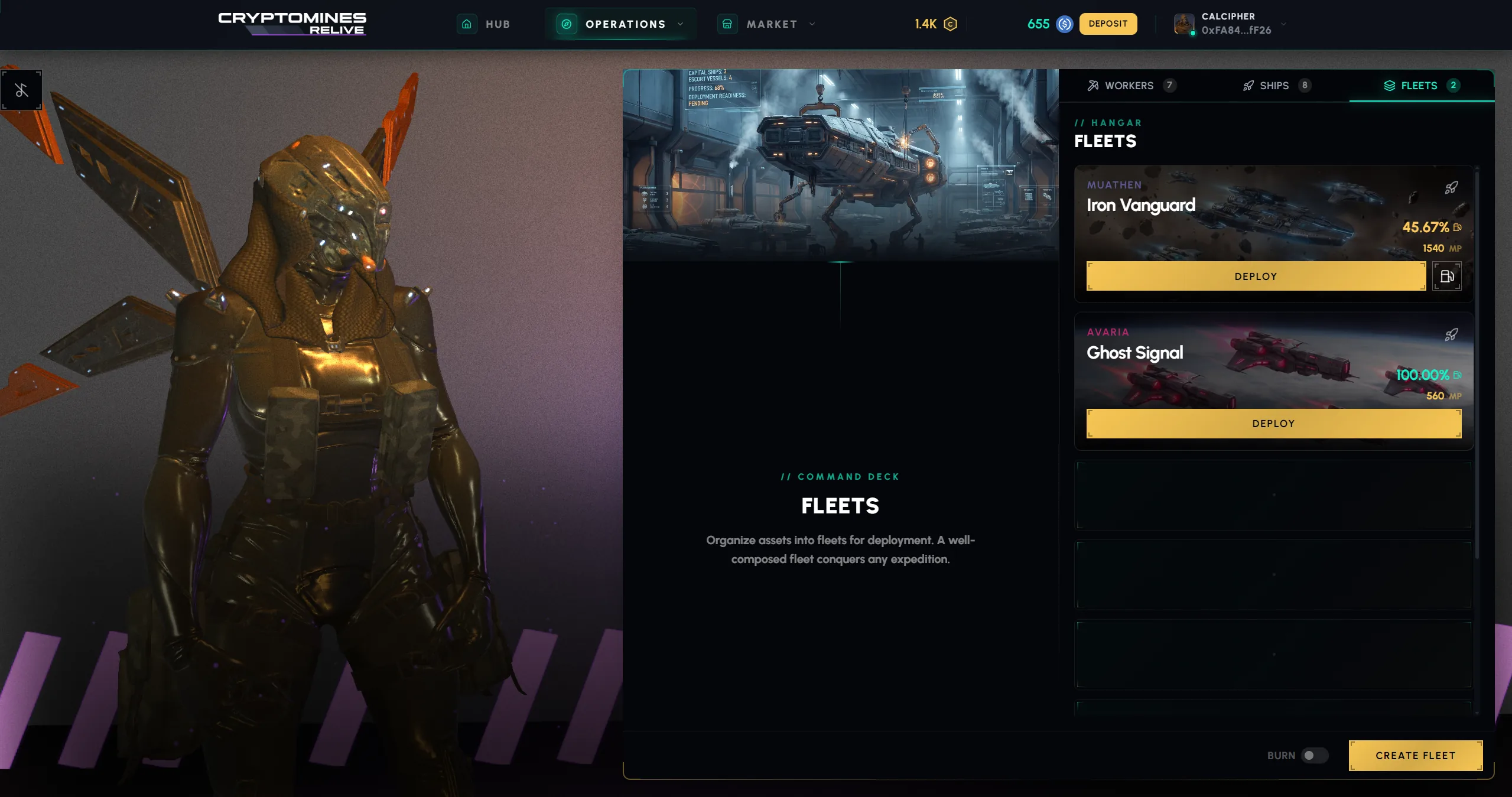Open the Market storefront icon
This screenshot has width=1512, height=797.
[727, 24]
